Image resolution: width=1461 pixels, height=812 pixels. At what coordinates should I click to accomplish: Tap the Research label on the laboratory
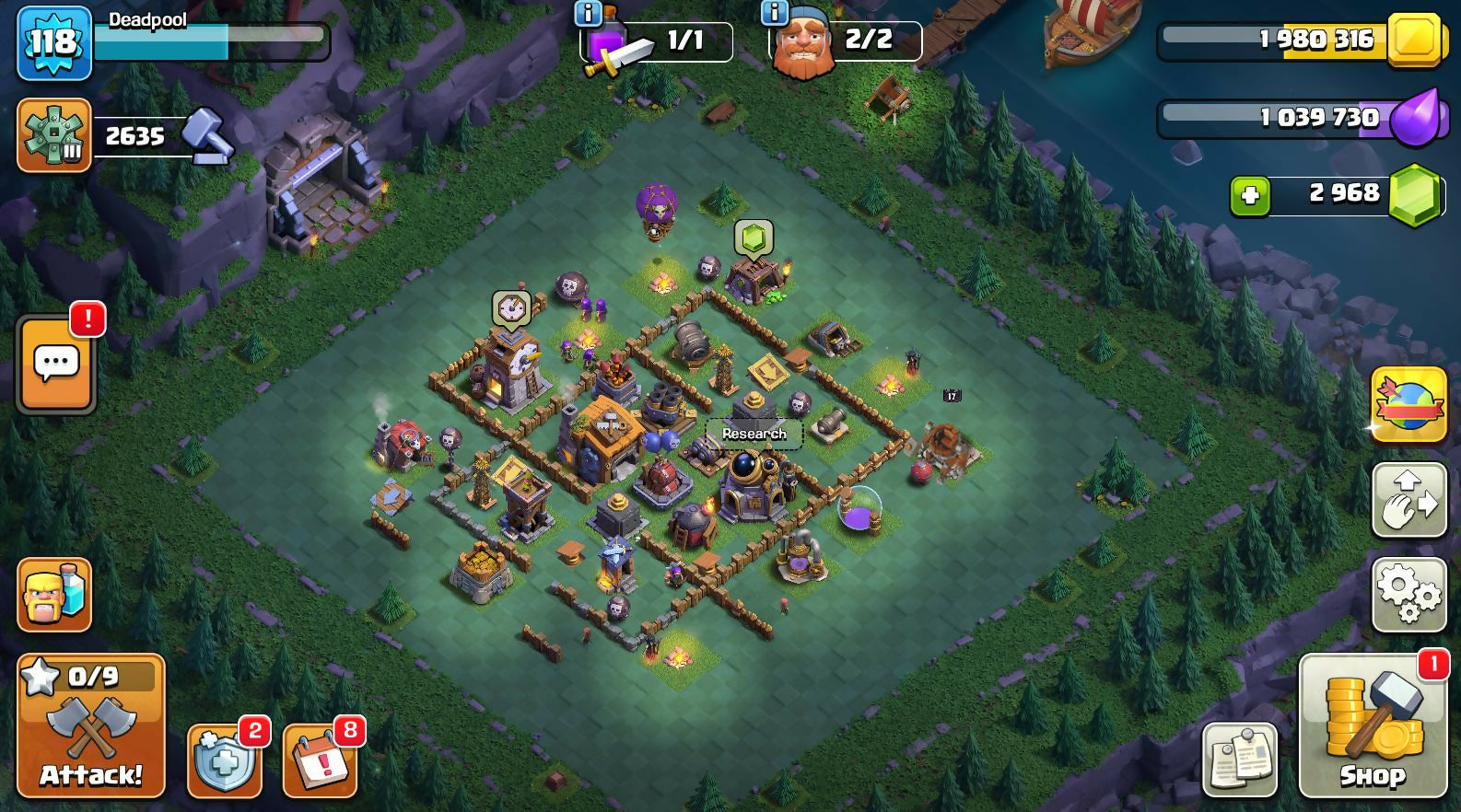click(754, 434)
